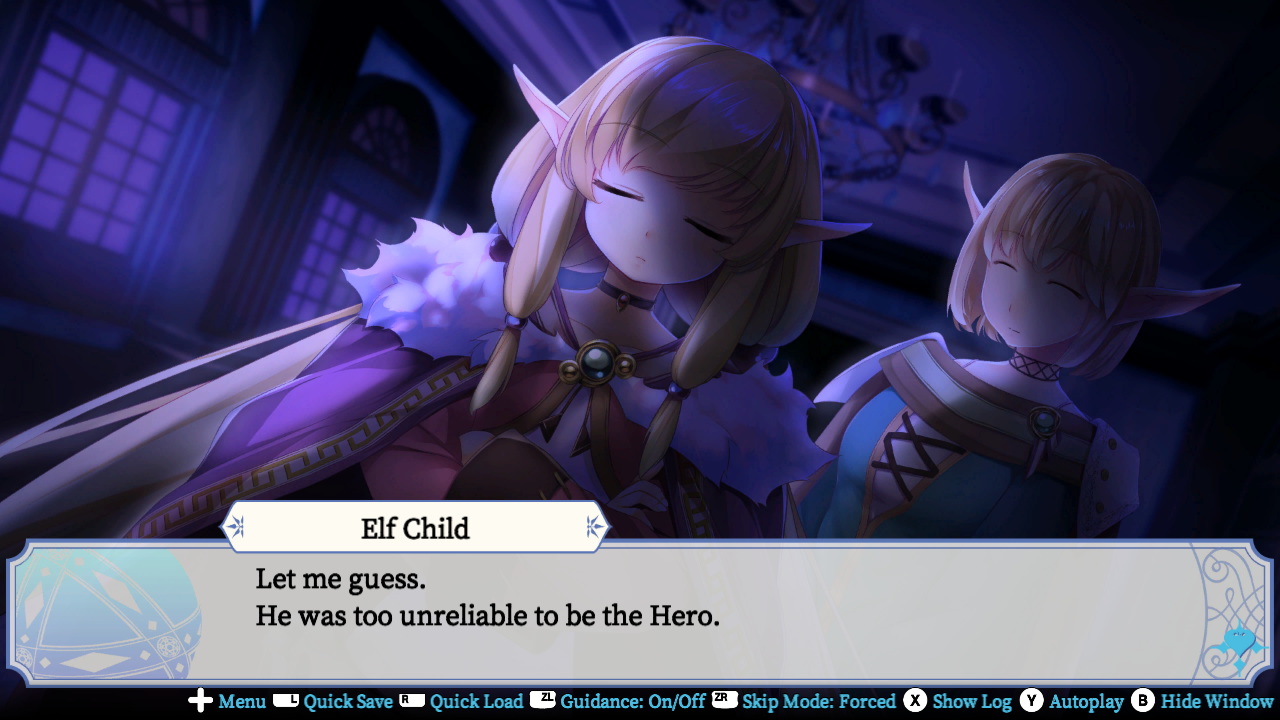This screenshot has height=720, width=1280.
Task: Open the Menu entry on the hotkey bar
Action: [241, 702]
